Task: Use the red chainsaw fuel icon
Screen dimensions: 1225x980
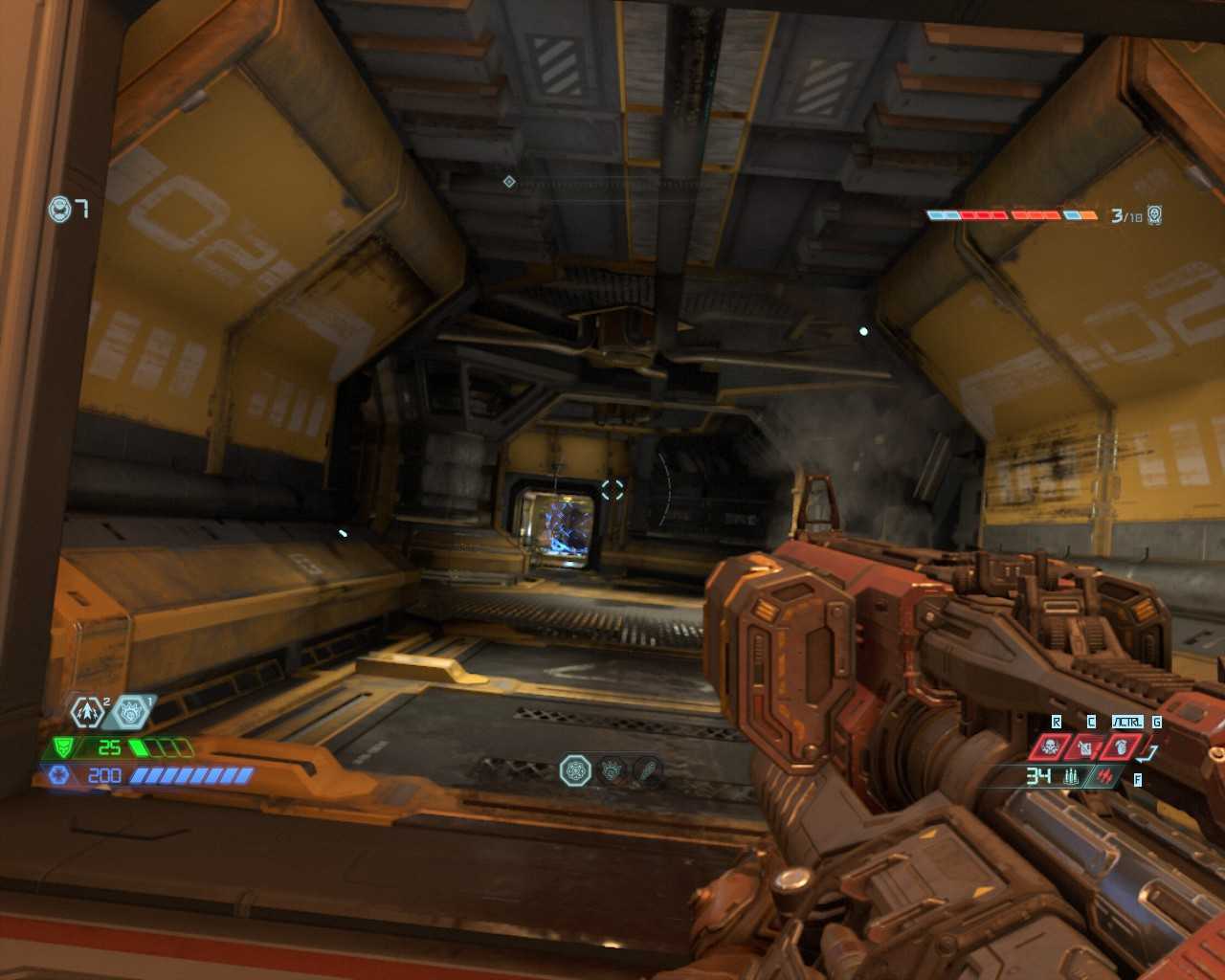Action: [1086, 746]
